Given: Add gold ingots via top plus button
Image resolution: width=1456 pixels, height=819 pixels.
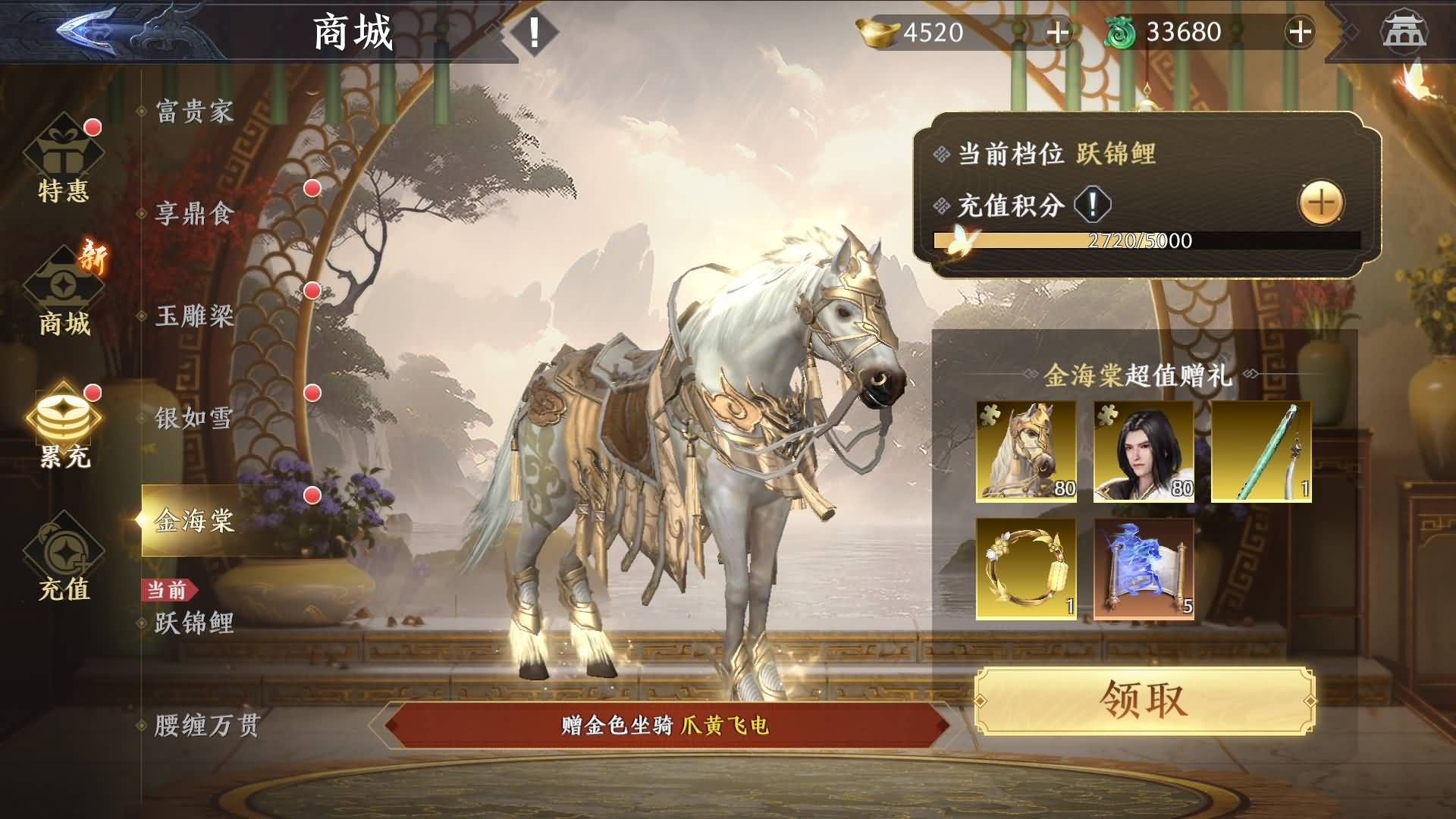Looking at the screenshot, I should (1059, 33).
